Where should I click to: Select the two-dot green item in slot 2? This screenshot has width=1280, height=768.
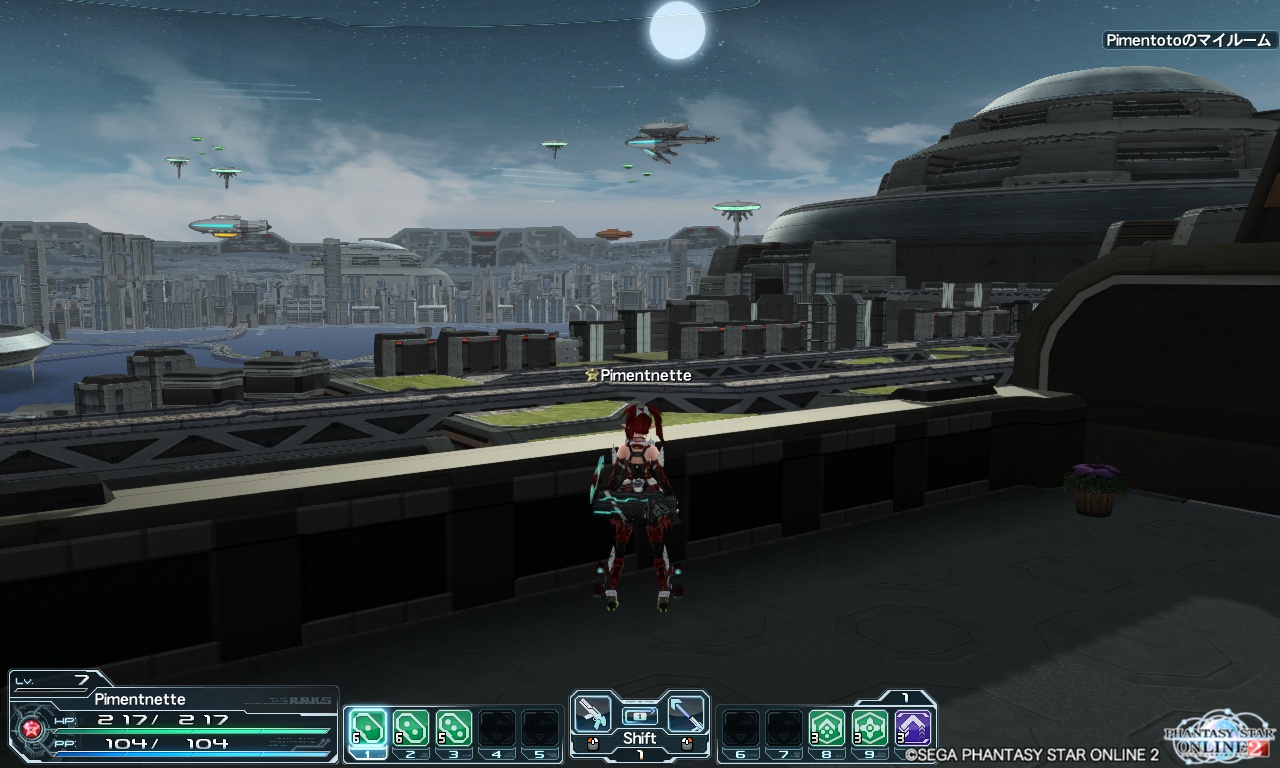[x=410, y=728]
